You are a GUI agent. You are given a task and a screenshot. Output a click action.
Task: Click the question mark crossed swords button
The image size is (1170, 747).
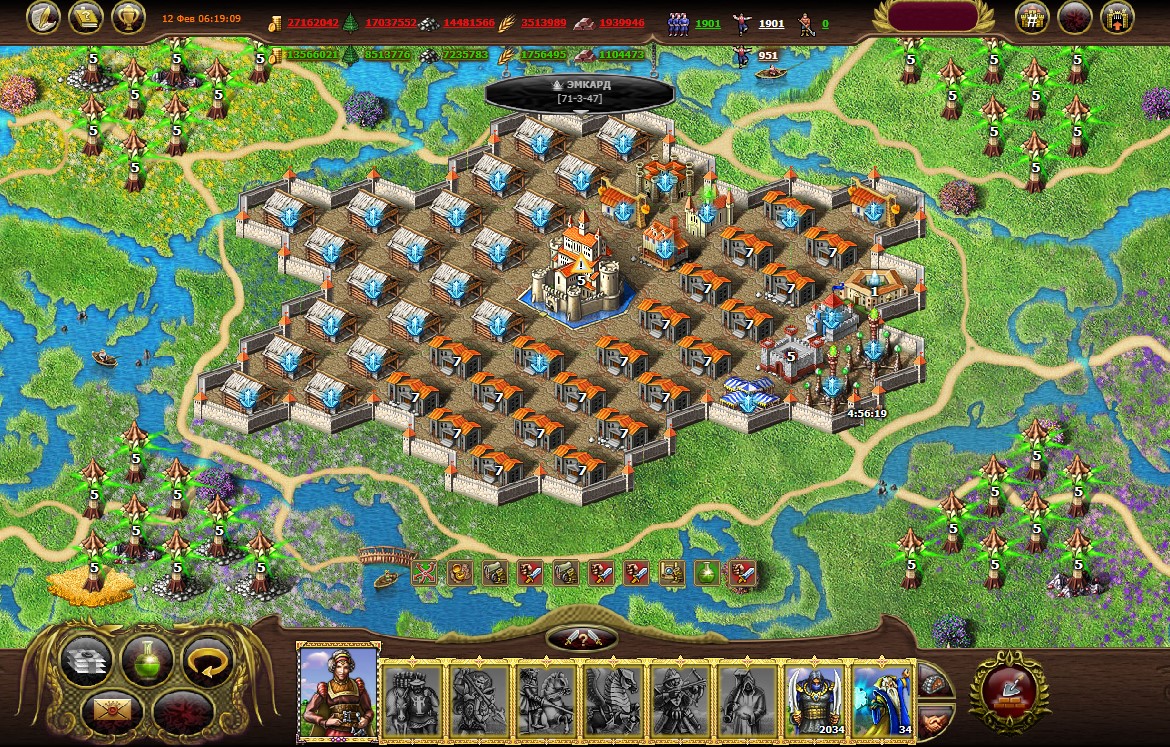coord(581,640)
